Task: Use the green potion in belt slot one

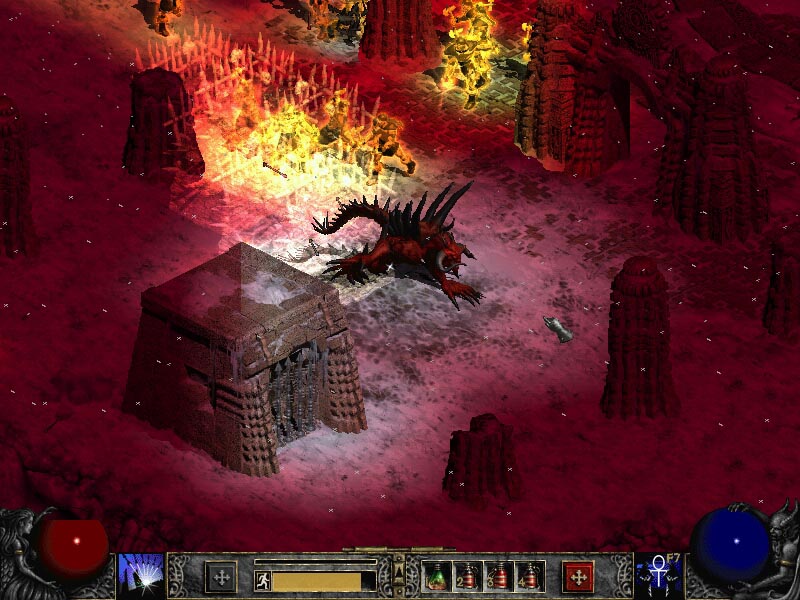Action: coord(437,576)
